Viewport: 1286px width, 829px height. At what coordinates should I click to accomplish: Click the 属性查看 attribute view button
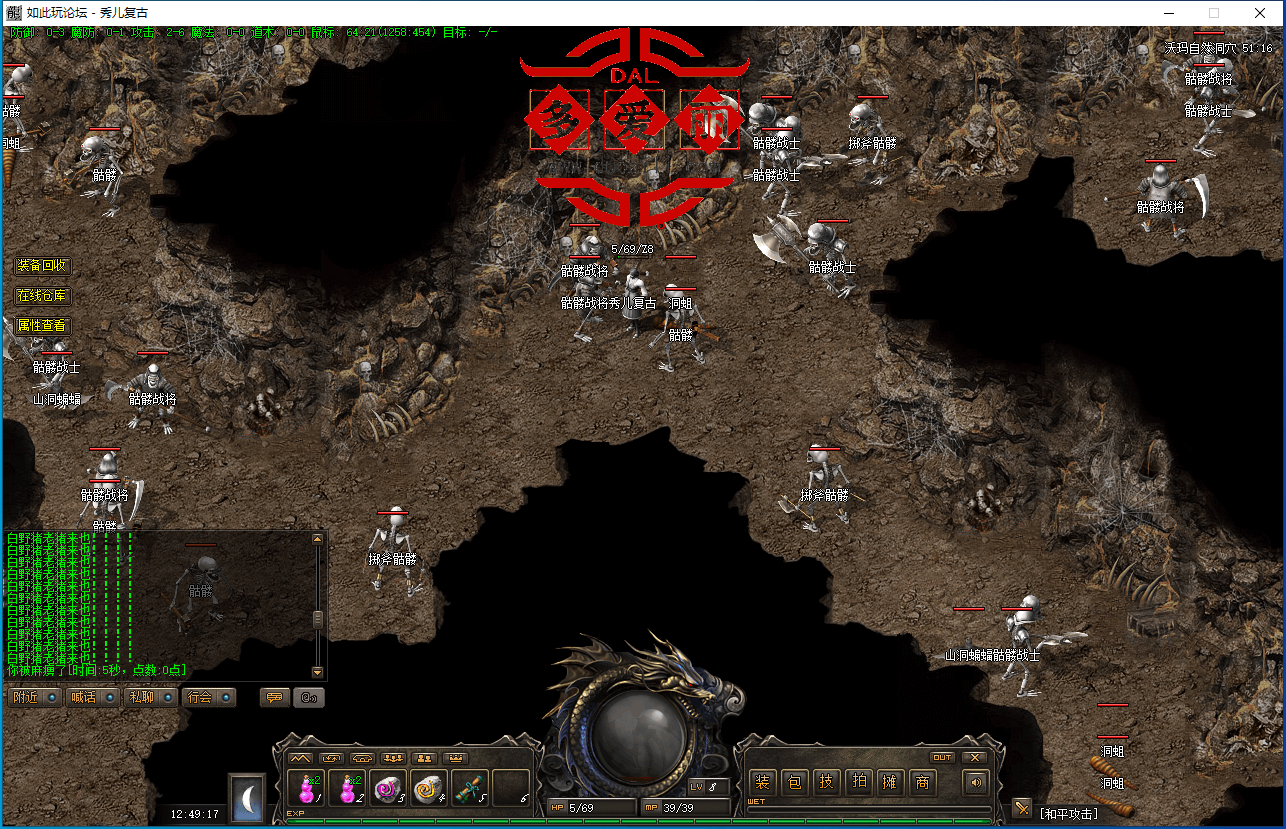pos(43,325)
